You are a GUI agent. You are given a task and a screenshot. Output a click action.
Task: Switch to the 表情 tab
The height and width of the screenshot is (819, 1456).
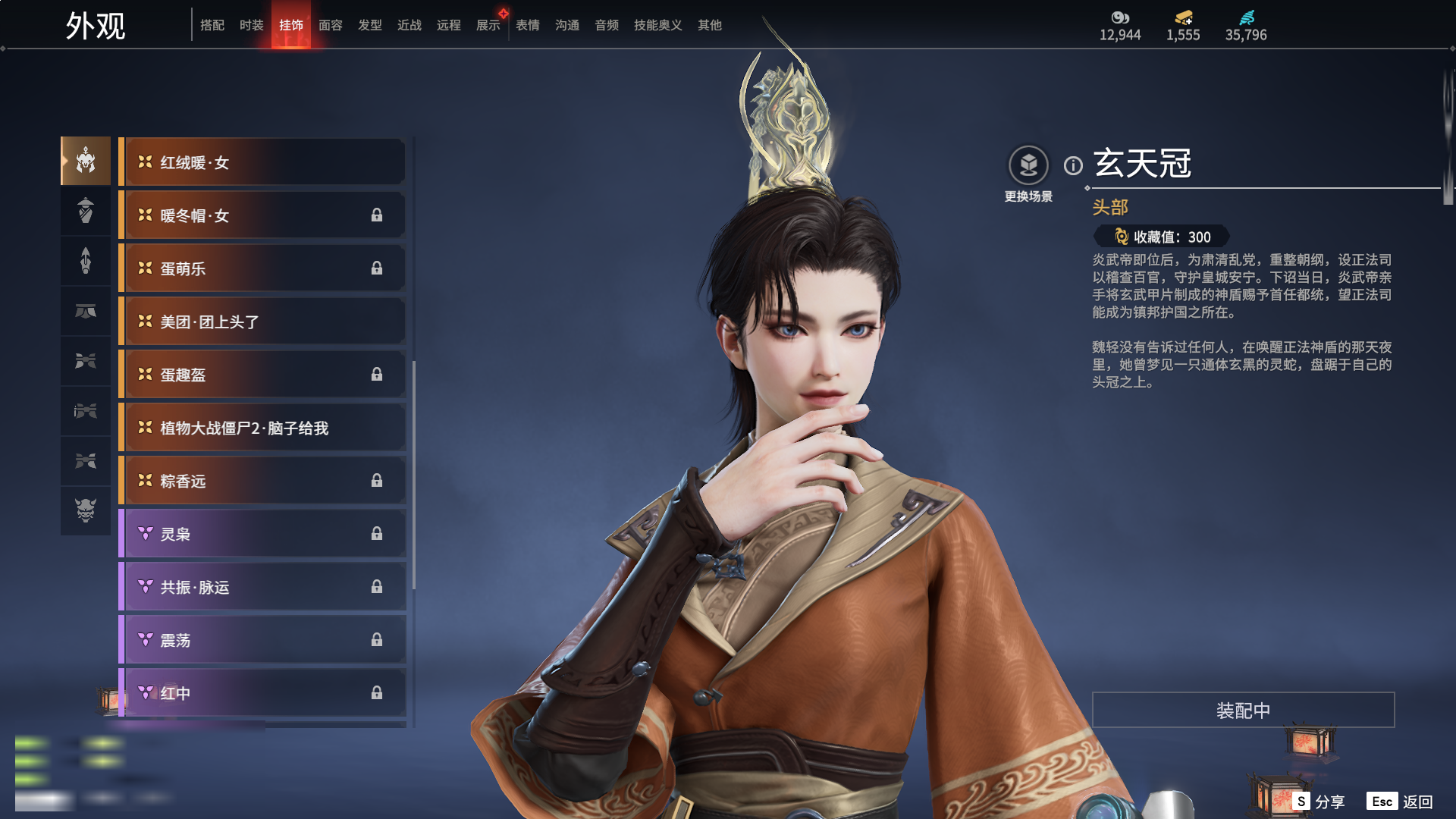tap(528, 25)
